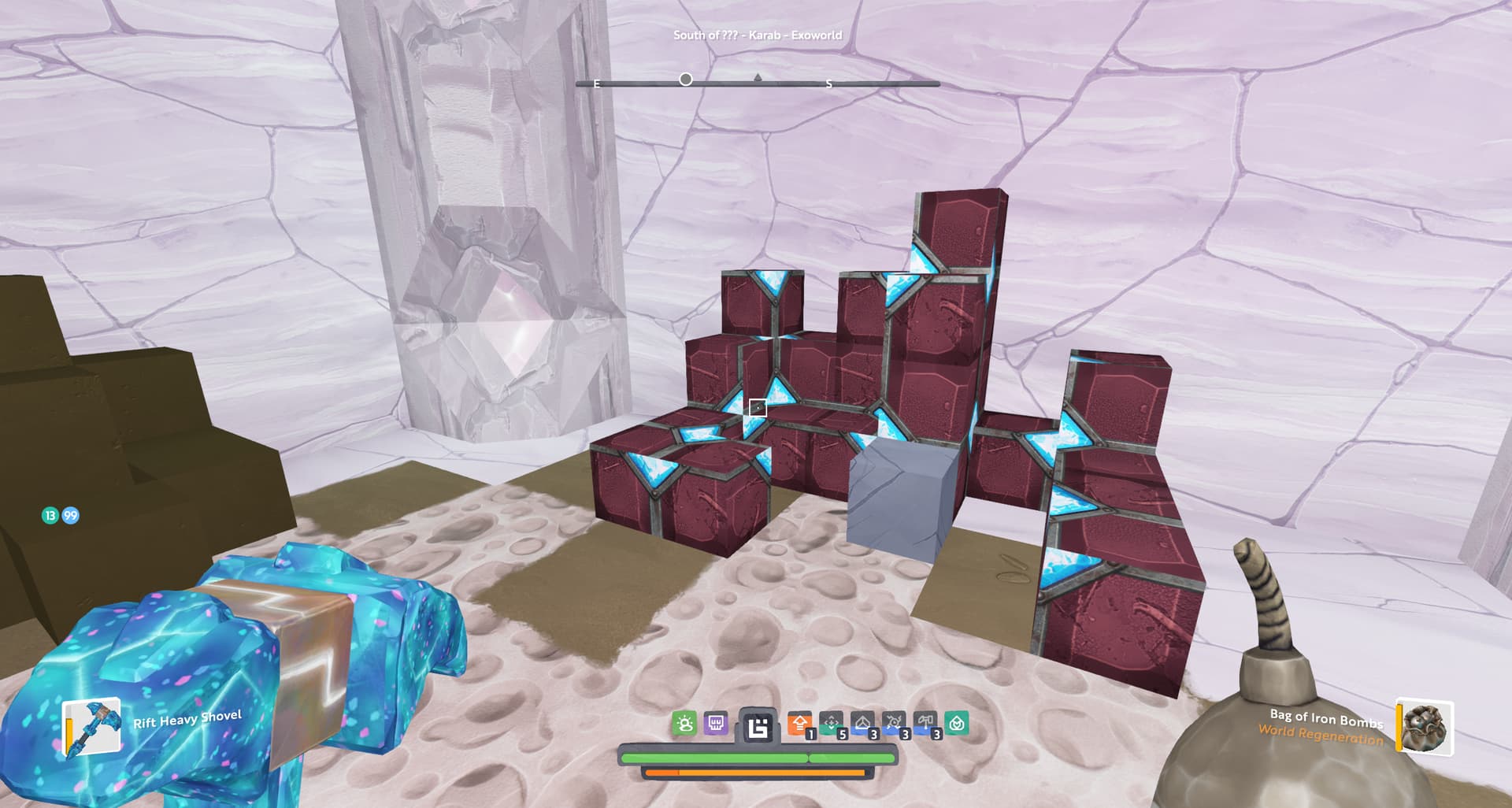Click the crossed-out creature buff icon
1512x808 pixels.
tap(894, 723)
